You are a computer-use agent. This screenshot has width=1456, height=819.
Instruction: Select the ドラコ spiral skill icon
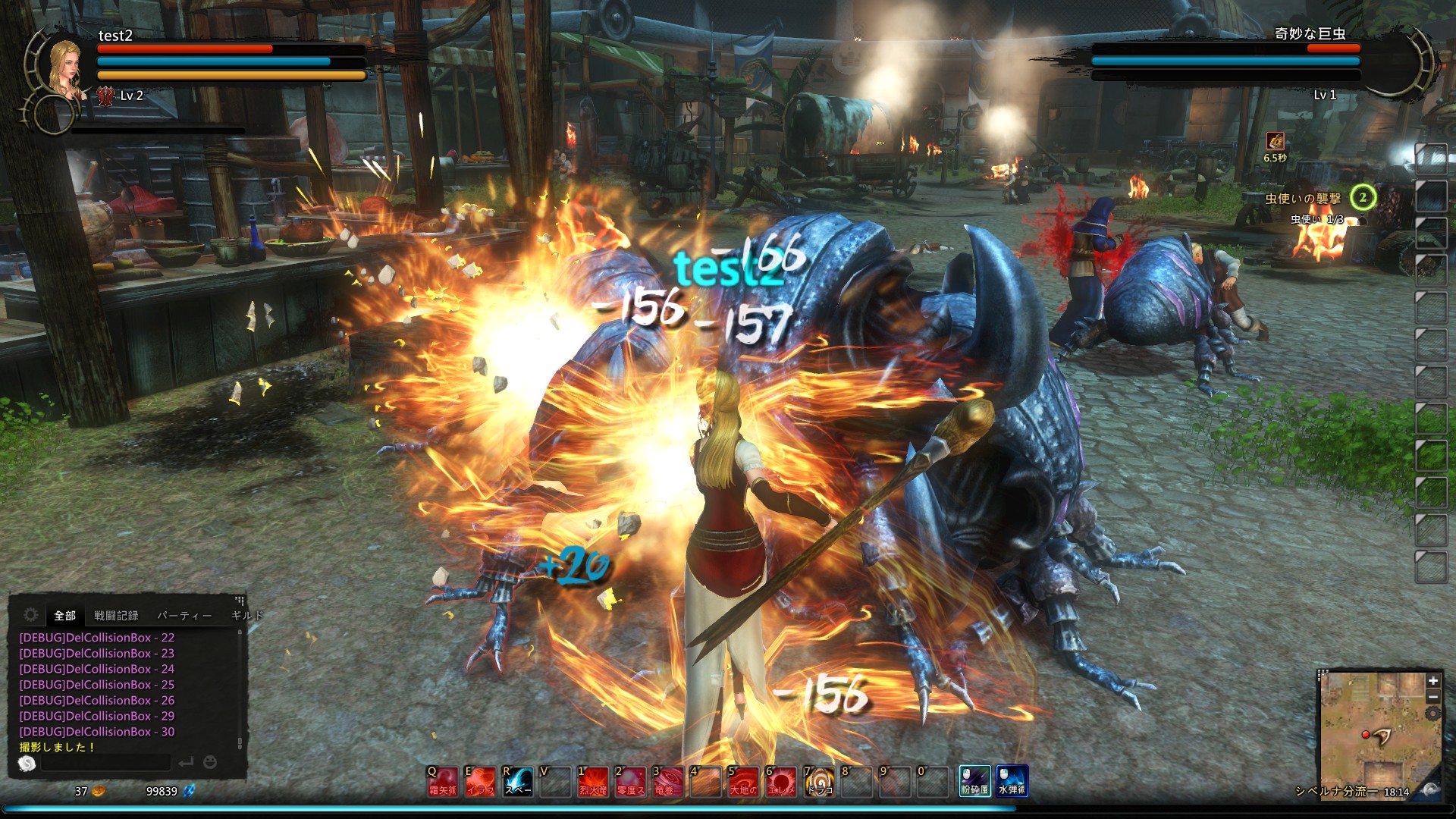coord(819,781)
